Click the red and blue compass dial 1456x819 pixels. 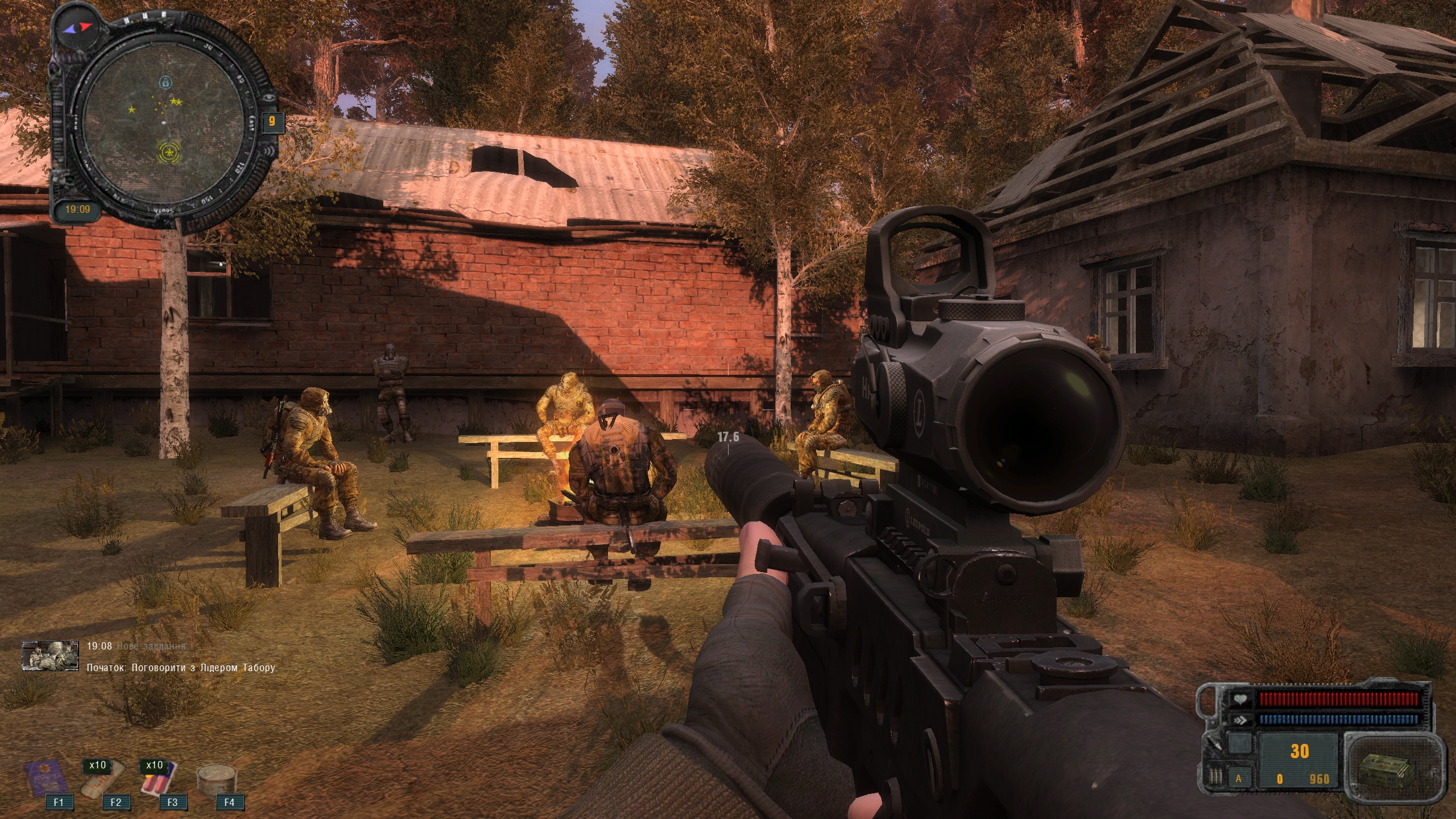[77, 27]
